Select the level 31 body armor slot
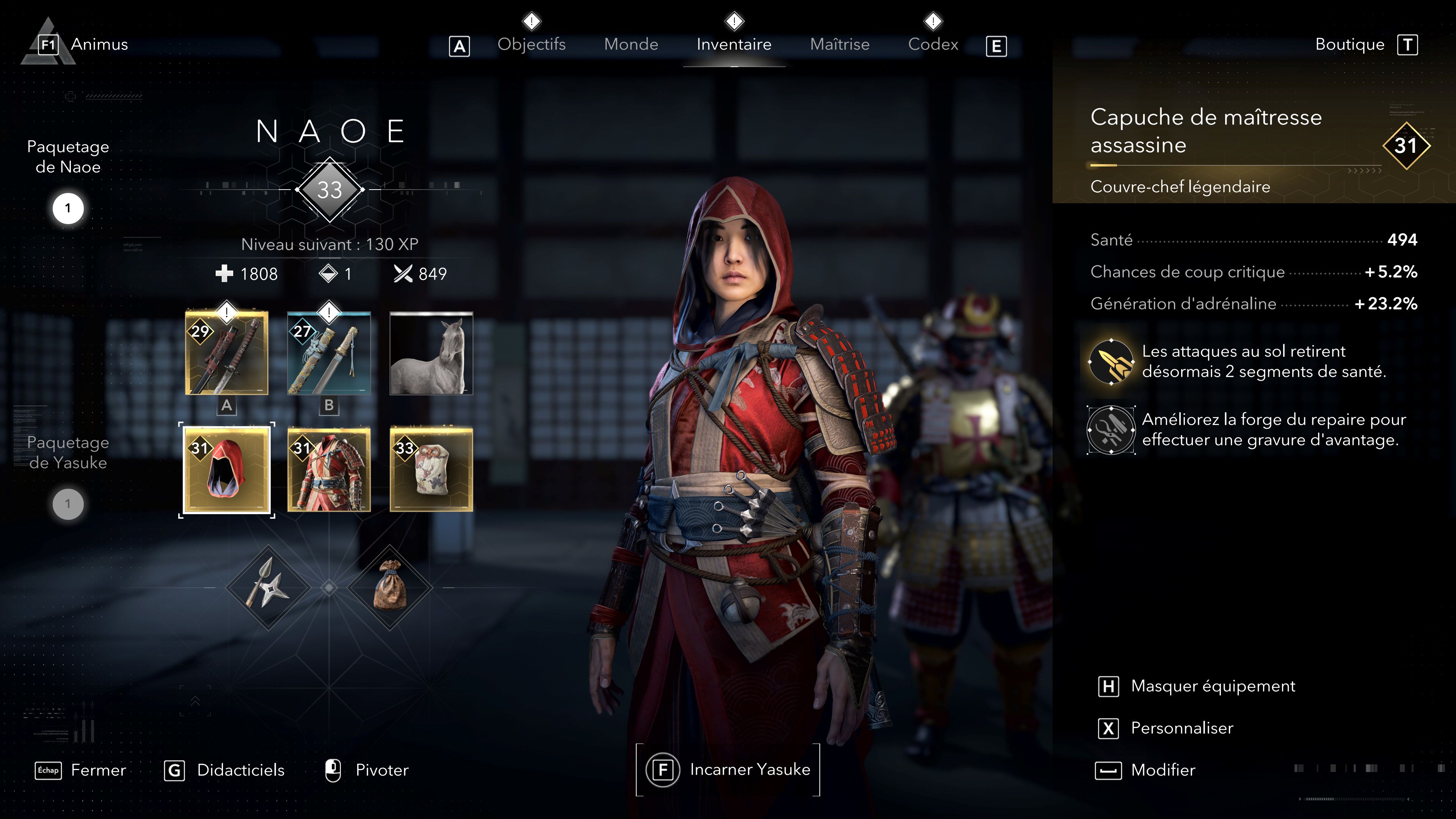 click(x=328, y=471)
